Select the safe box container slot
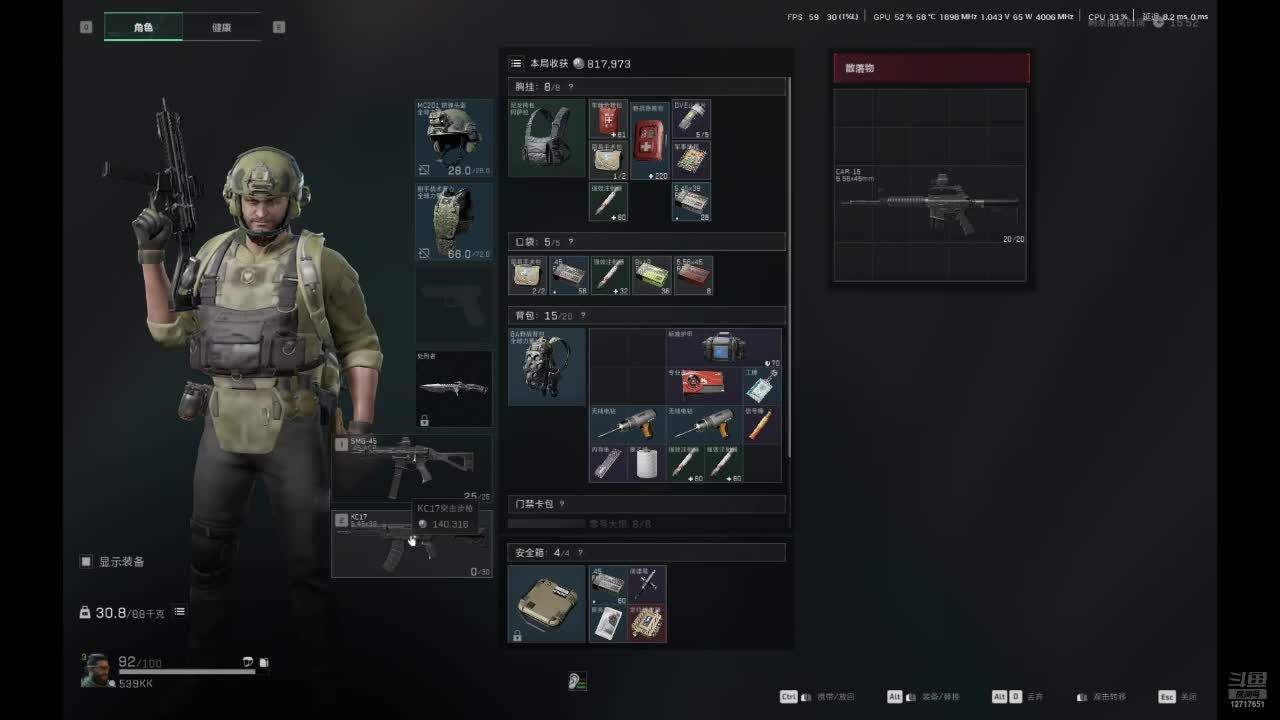Image resolution: width=1280 pixels, height=720 pixels. pyautogui.click(x=546, y=604)
